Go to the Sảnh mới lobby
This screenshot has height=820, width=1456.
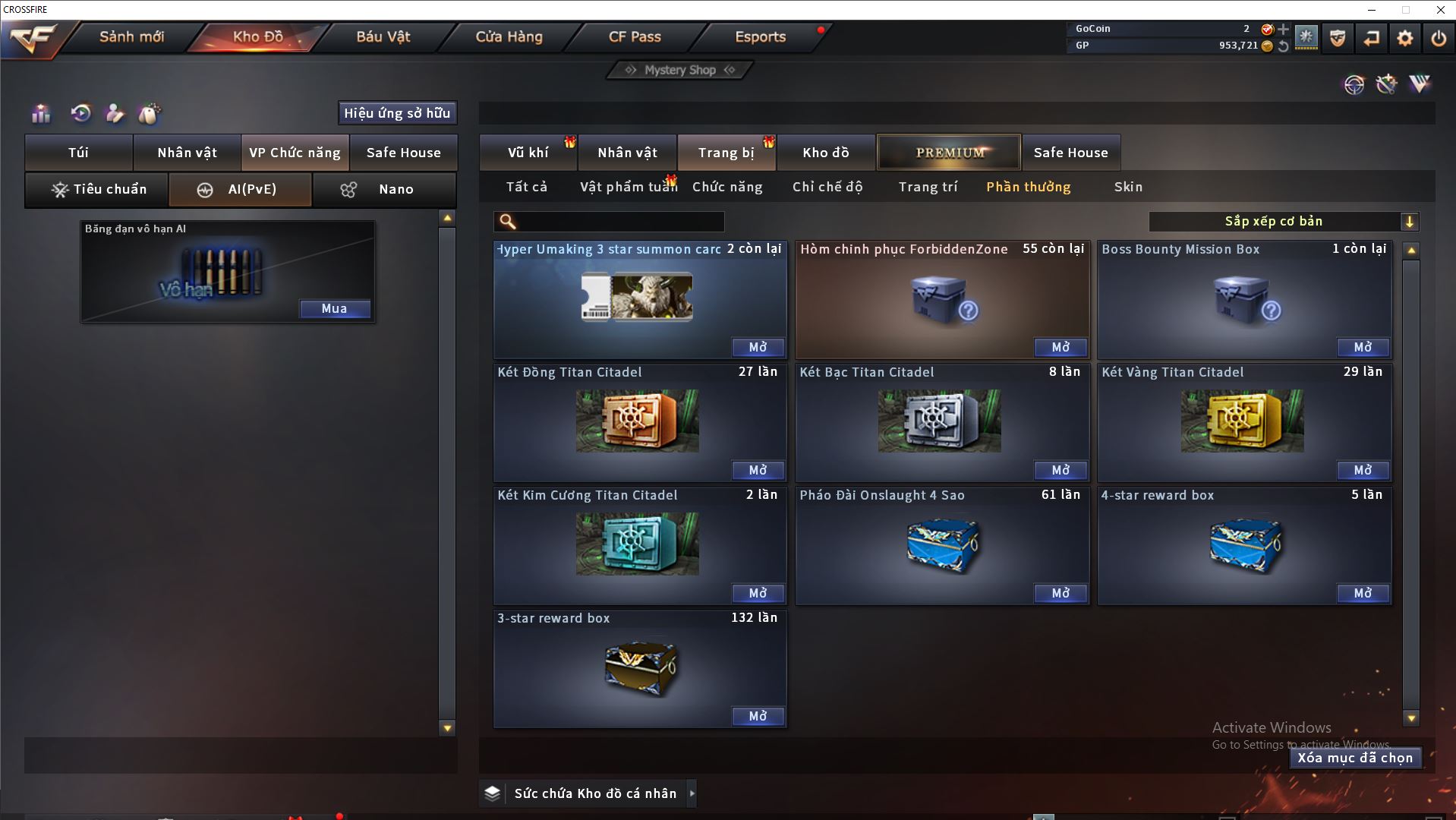pos(131,36)
